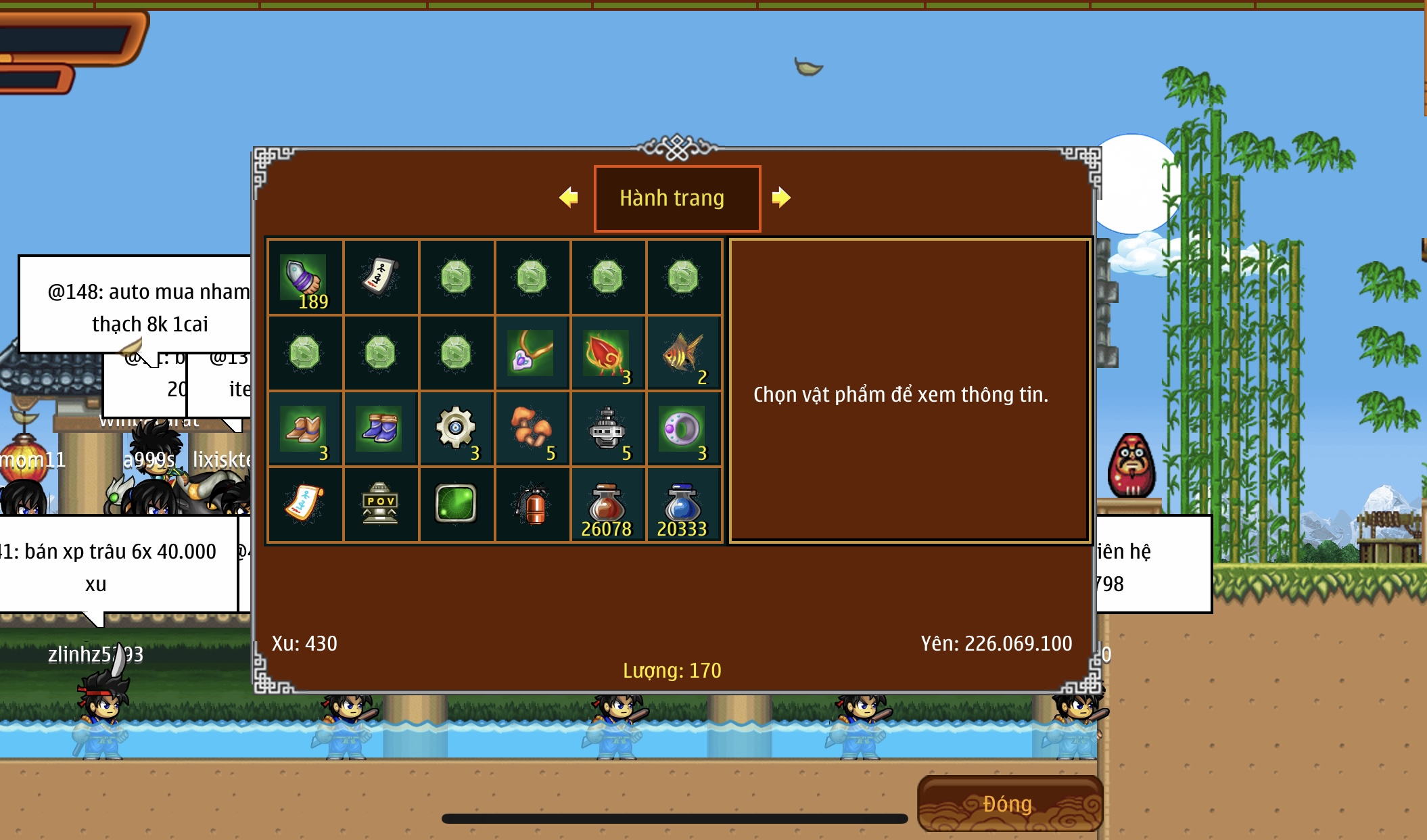Viewport: 1427px width, 840px height.
Task: Pick the orange mushrooms item
Action: click(532, 429)
